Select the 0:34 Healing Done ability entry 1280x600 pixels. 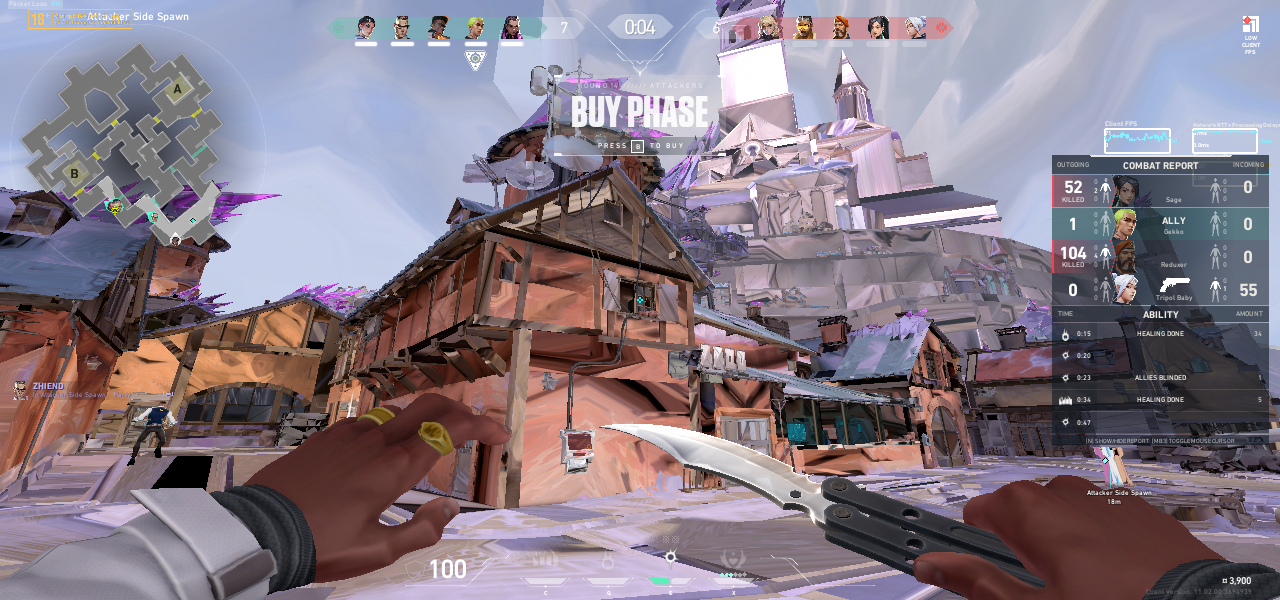click(x=1160, y=400)
